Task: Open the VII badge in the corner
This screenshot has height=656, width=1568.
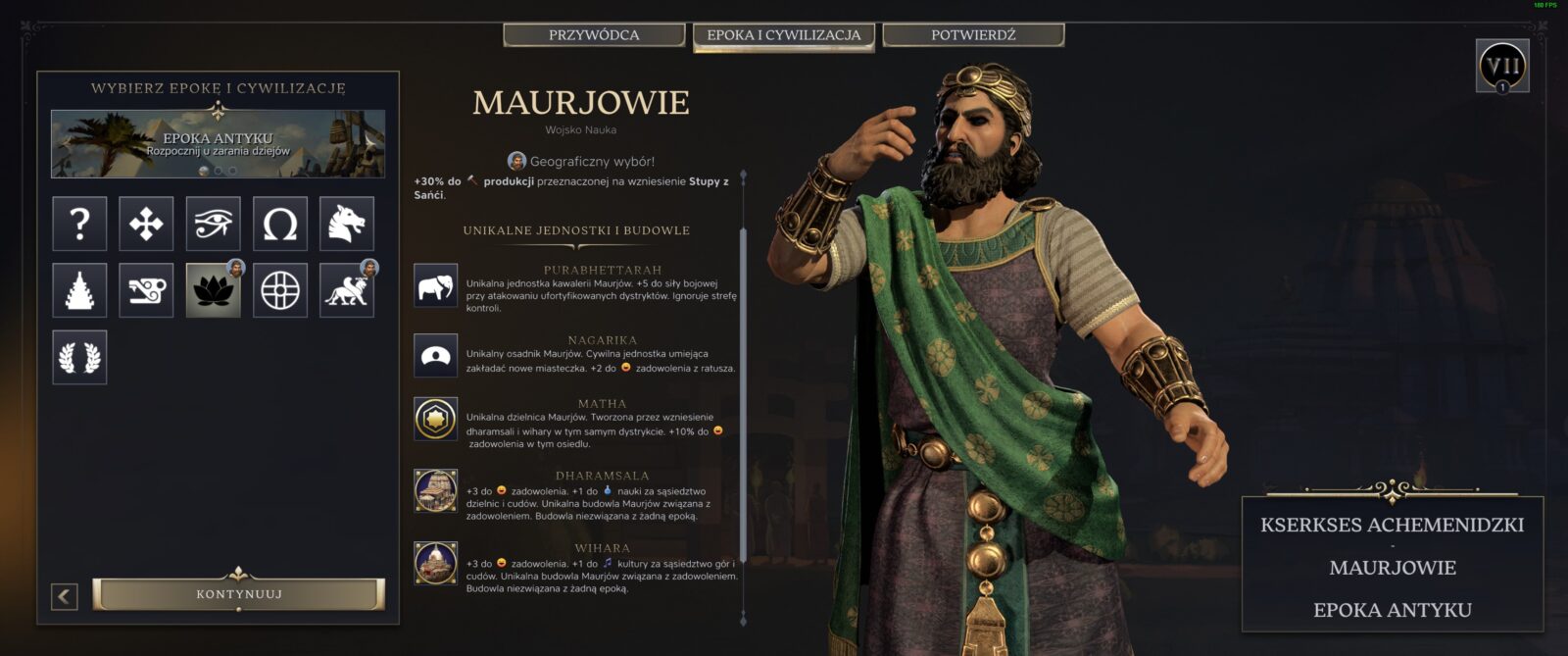Action: [x=1502, y=67]
